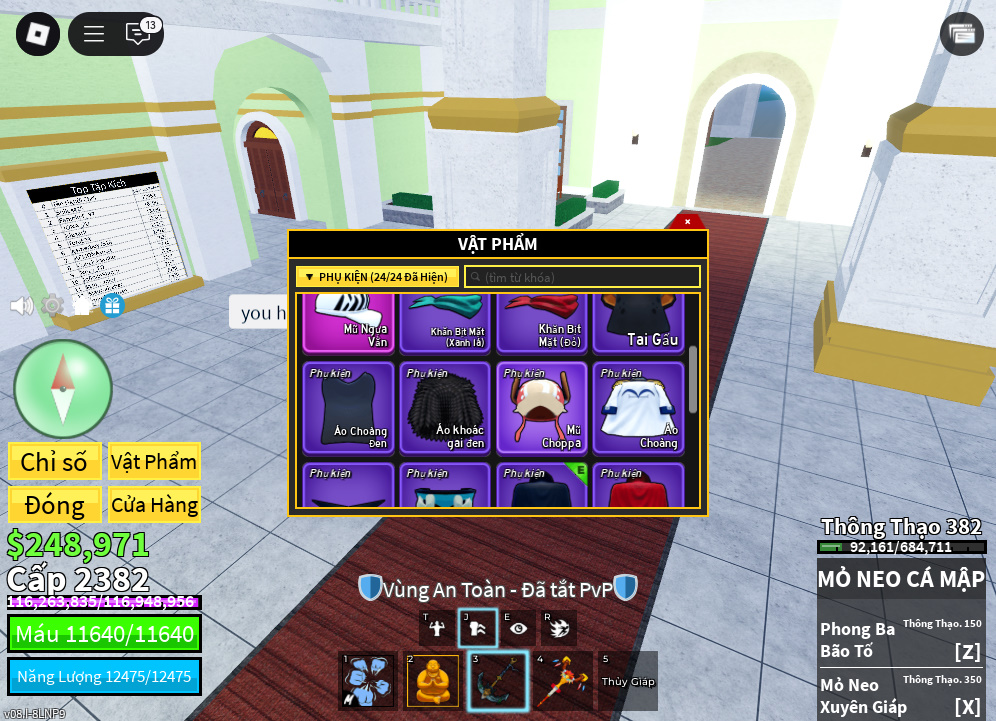
Task: Open the Phụ Kiện category dropdown
Action: [x=377, y=277]
